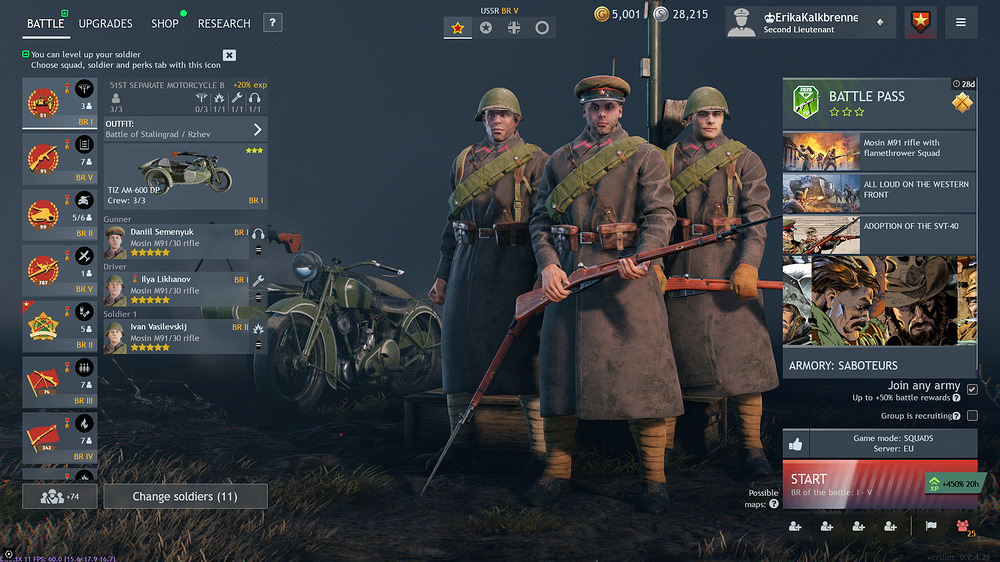Open the hamburger main menu
This screenshot has width=1000, height=562.
coord(961,22)
